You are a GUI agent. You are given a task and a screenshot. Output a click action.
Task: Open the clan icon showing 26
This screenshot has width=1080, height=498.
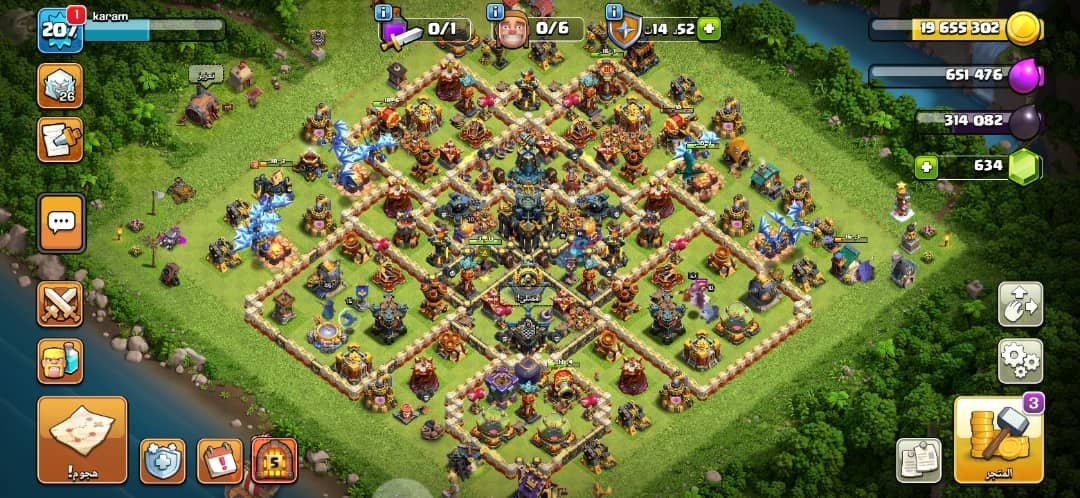point(60,86)
